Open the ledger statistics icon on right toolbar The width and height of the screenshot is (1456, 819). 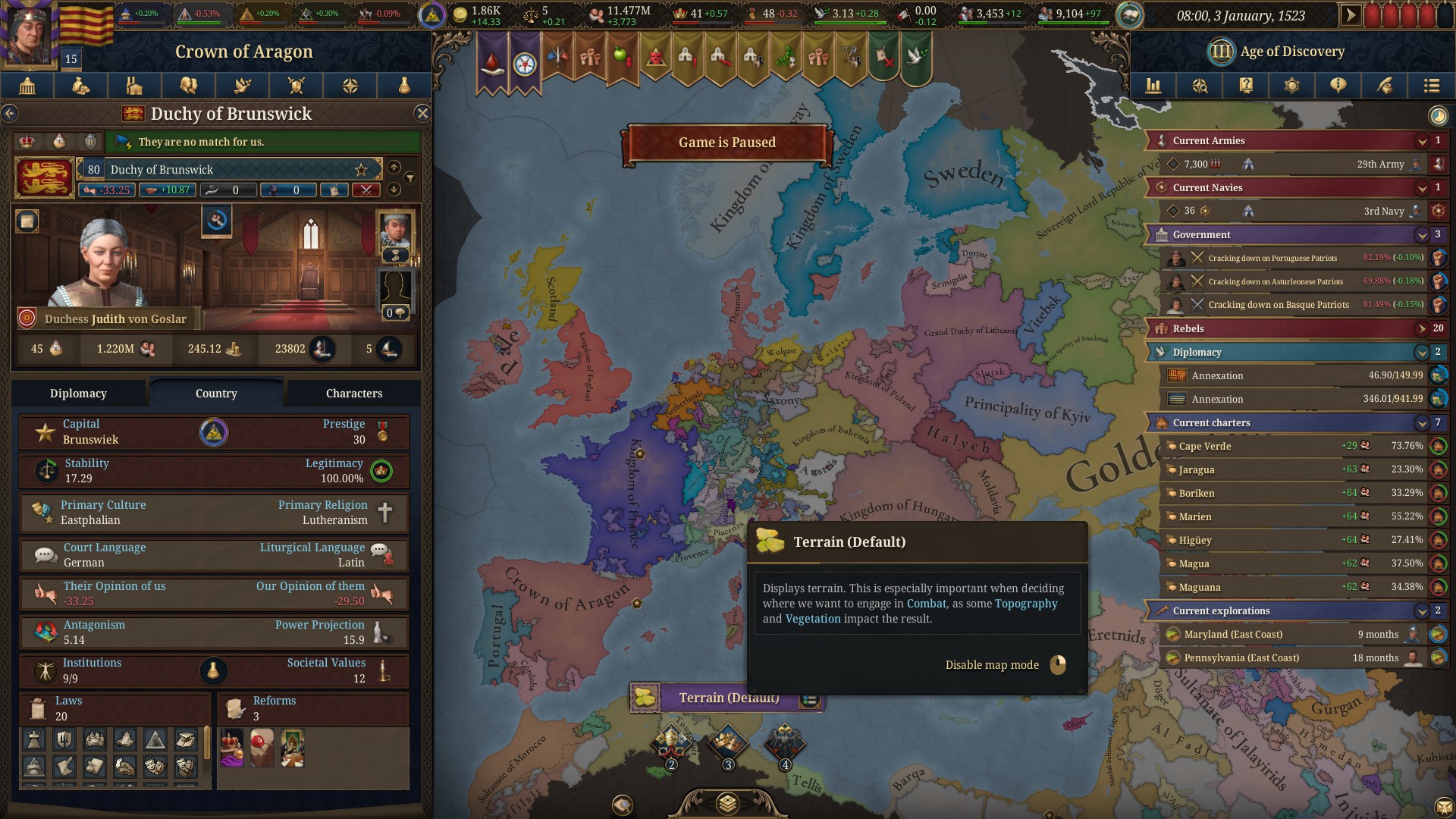1154,86
